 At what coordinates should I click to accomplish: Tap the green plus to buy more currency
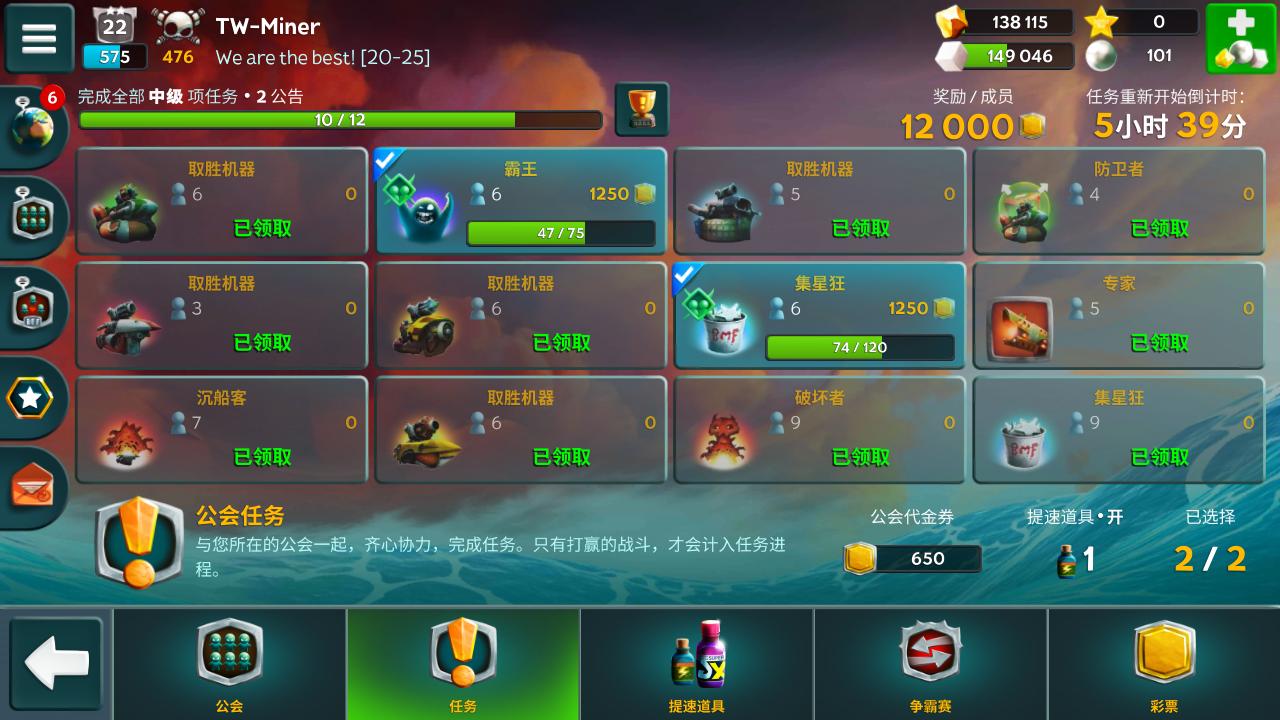(1241, 38)
